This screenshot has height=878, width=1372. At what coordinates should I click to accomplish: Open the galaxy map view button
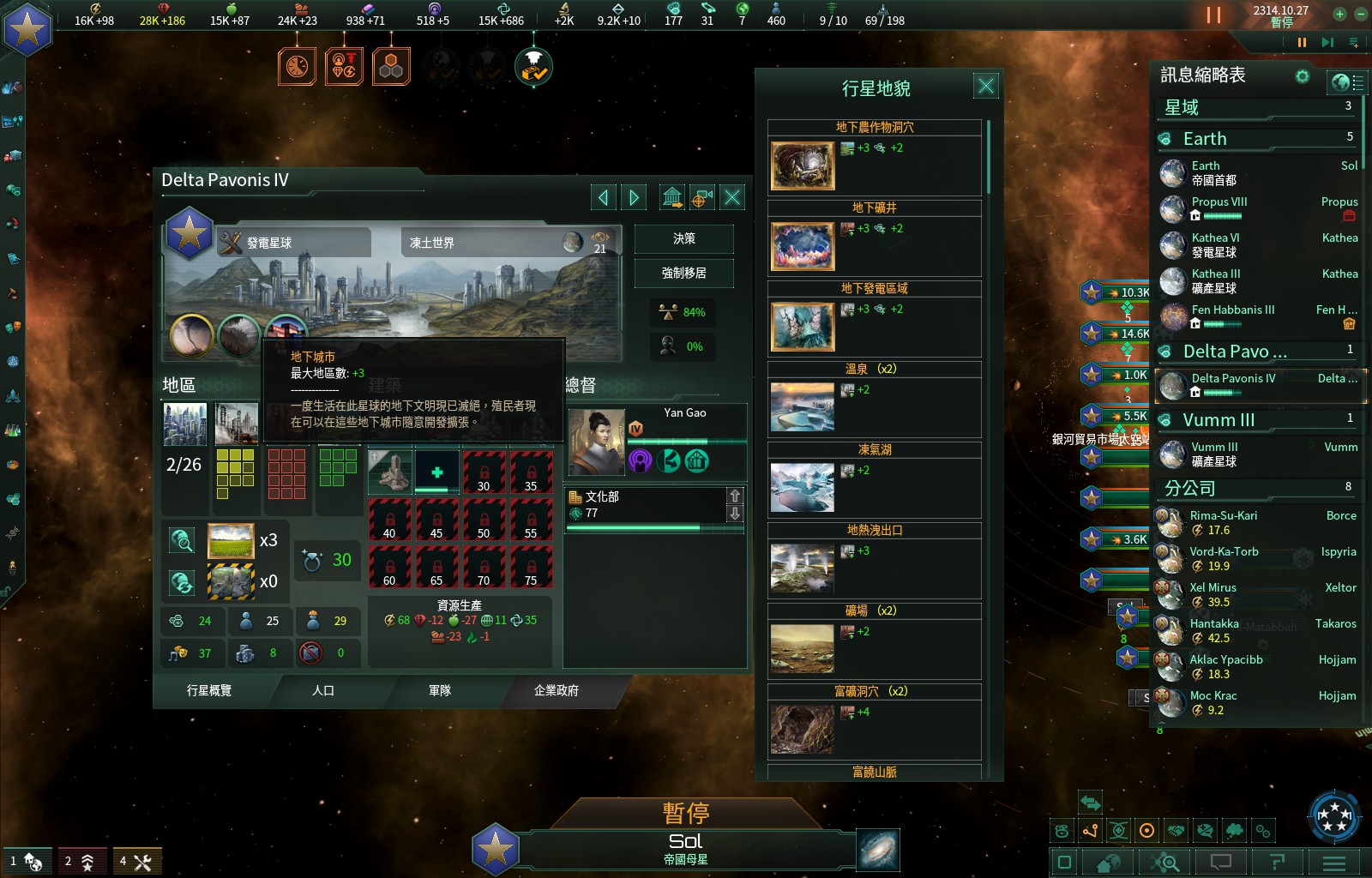878,850
